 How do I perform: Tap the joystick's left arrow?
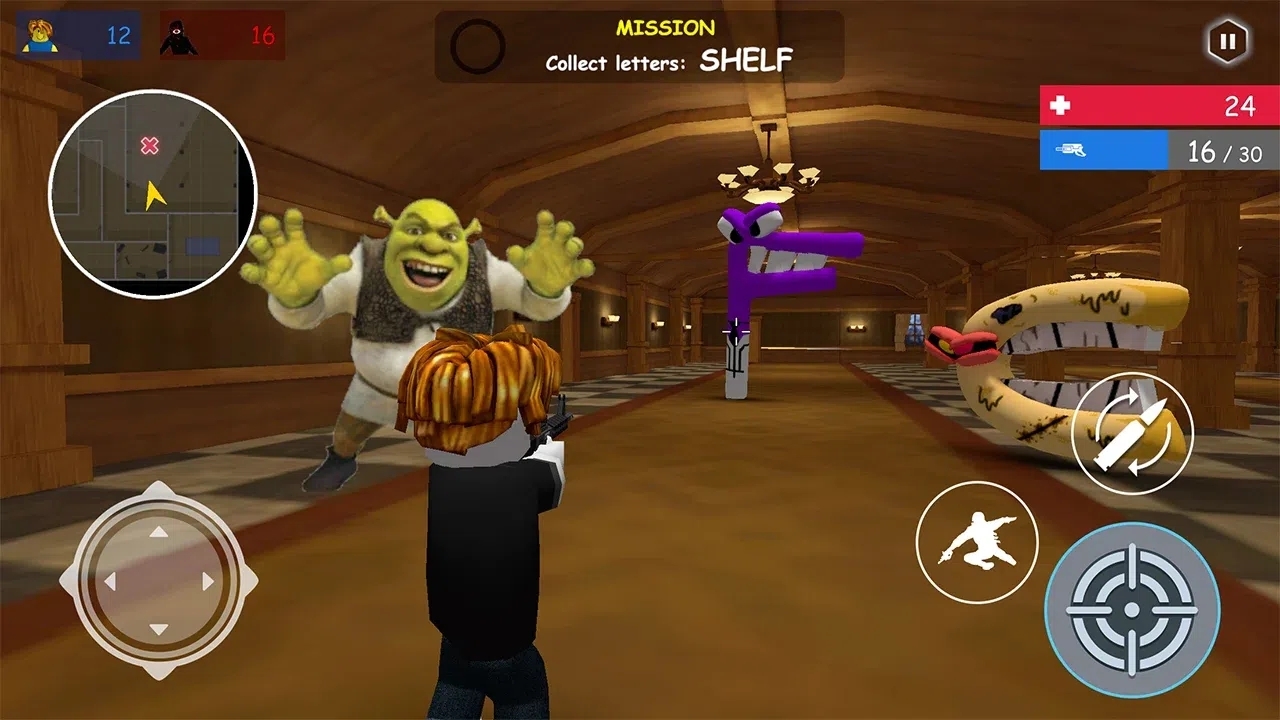click(110, 581)
